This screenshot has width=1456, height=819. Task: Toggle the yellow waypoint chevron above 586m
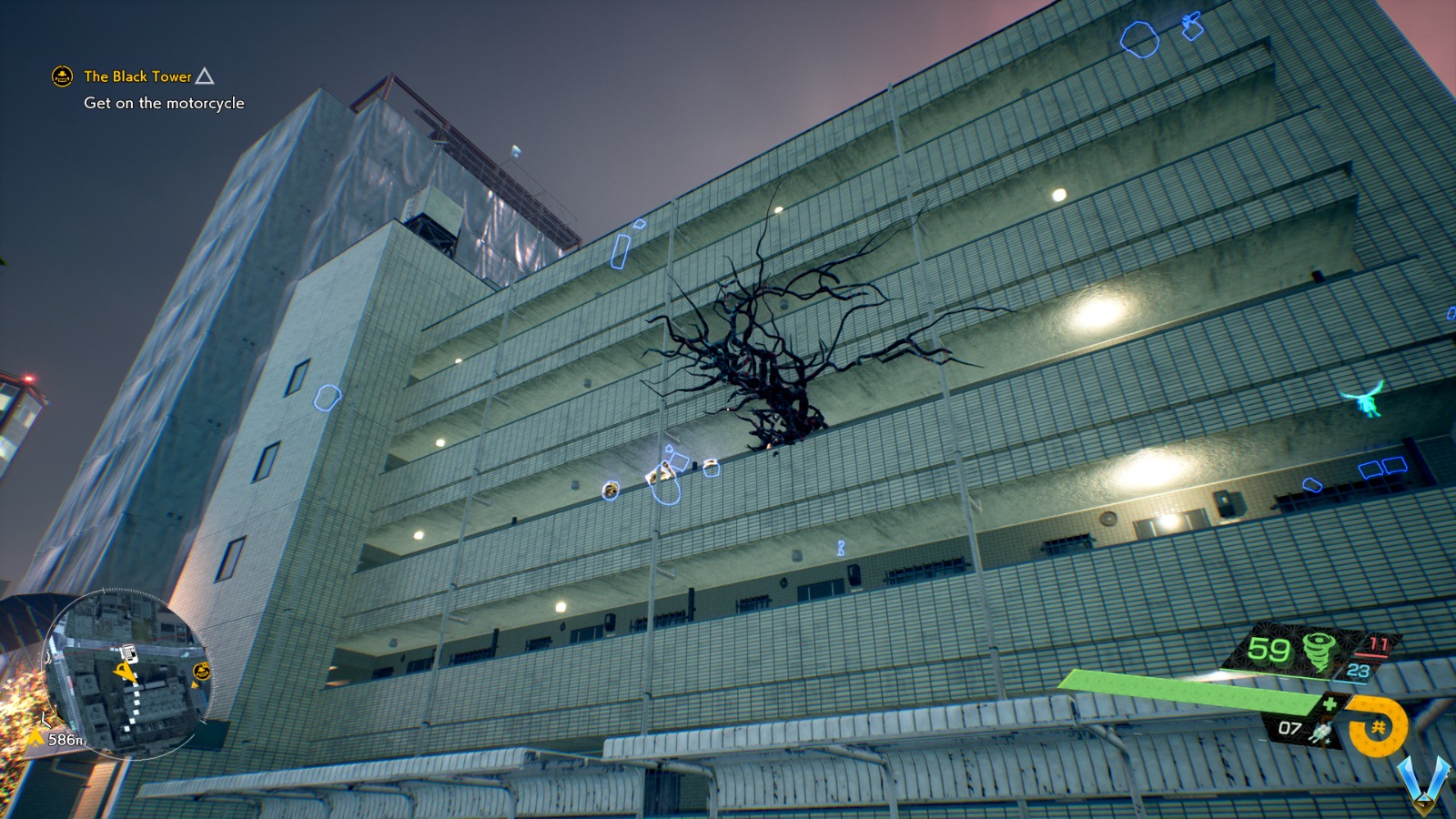[x=35, y=738]
